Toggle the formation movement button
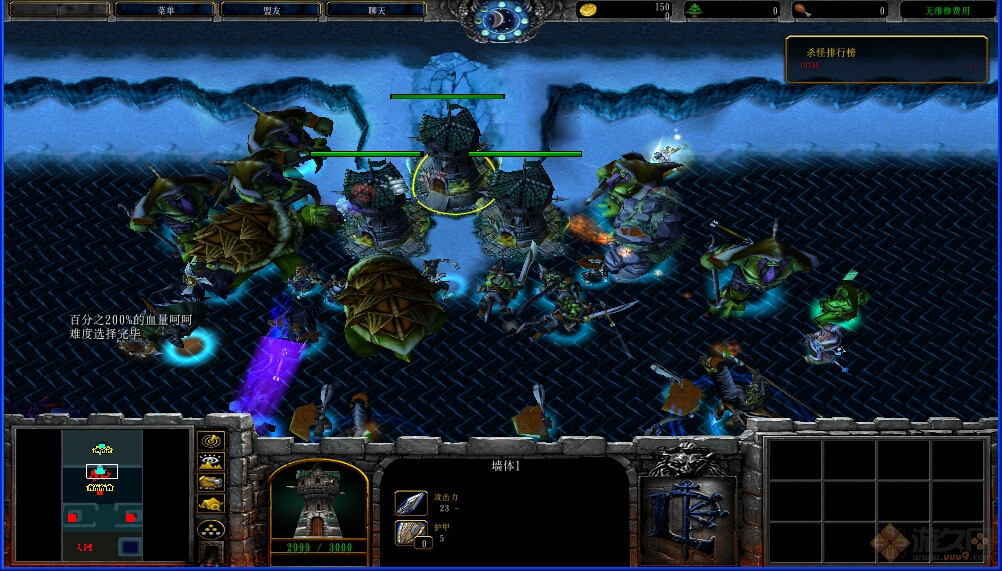 (x=211, y=530)
